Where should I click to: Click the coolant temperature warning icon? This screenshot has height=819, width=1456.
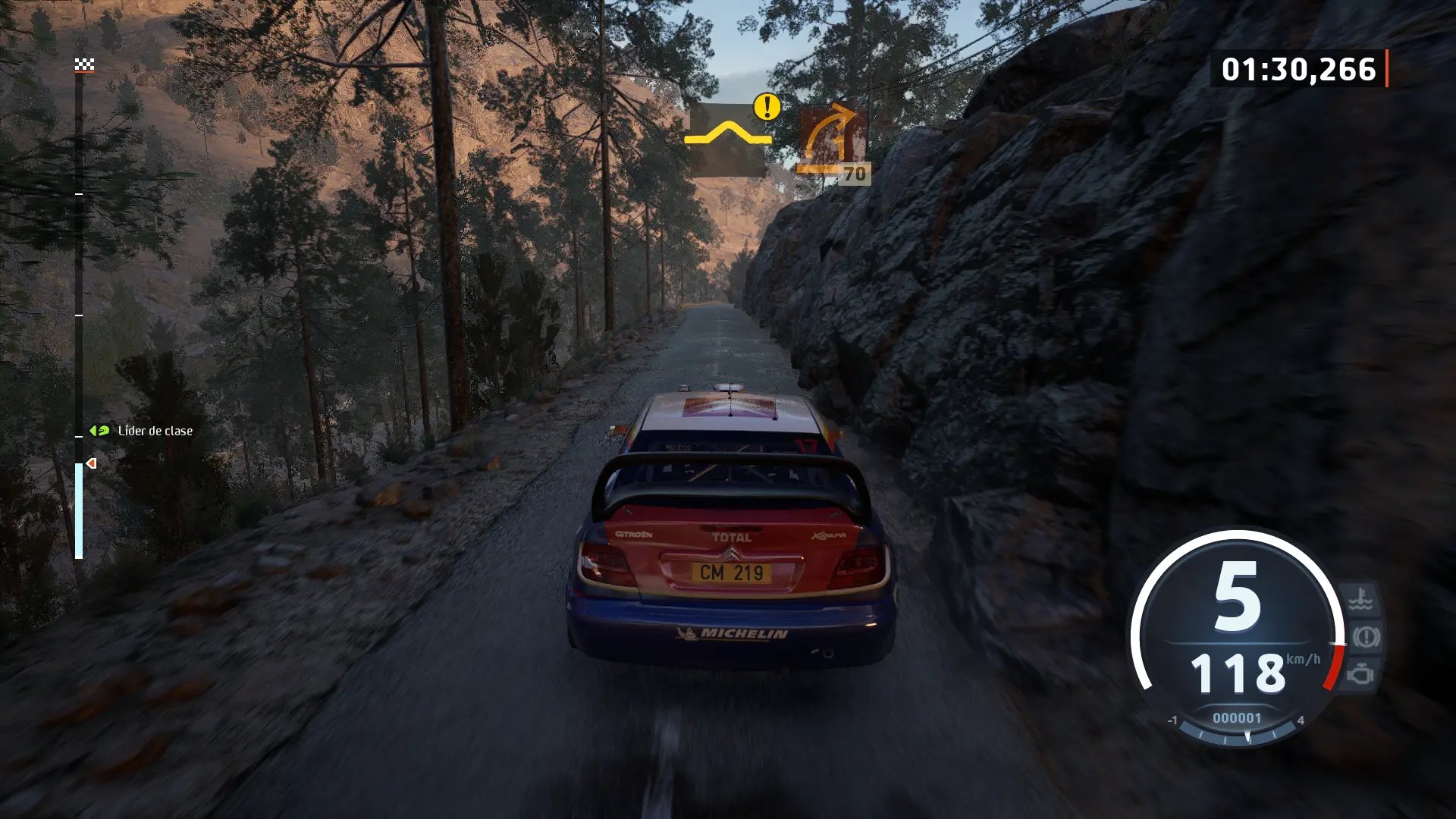click(x=1360, y=600)
